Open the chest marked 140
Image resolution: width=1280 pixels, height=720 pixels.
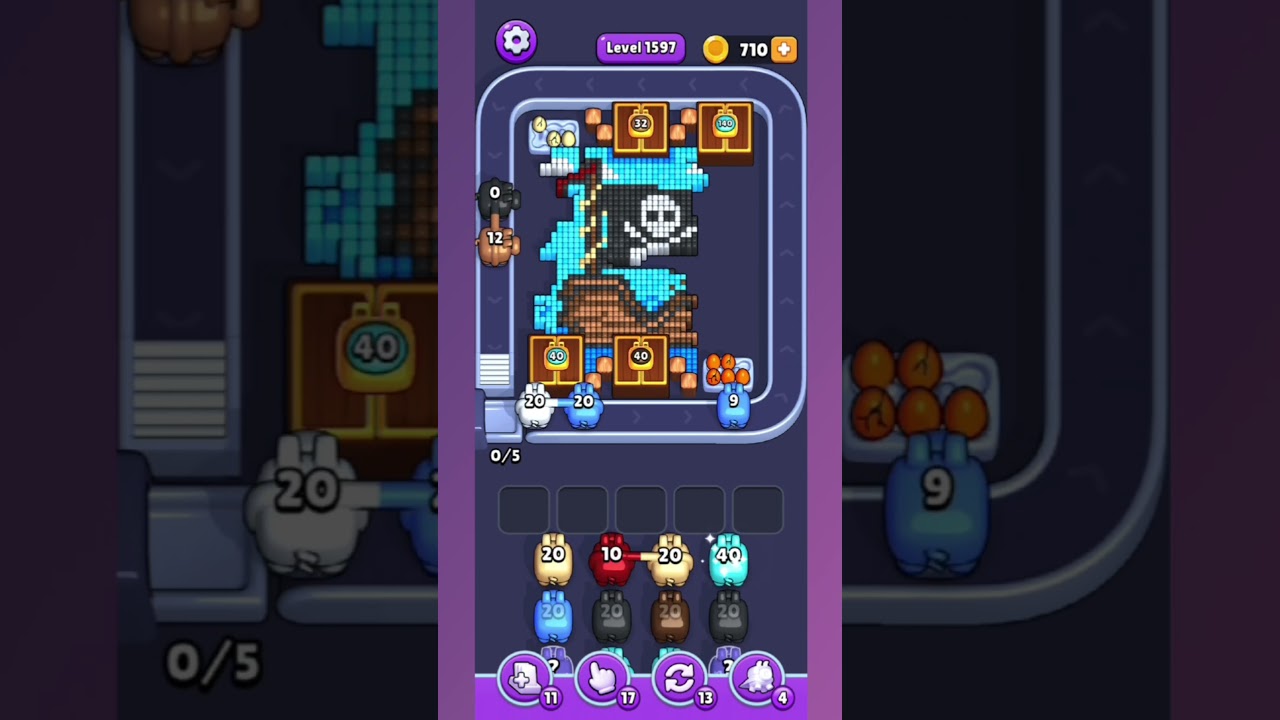[x=725, y=124]
